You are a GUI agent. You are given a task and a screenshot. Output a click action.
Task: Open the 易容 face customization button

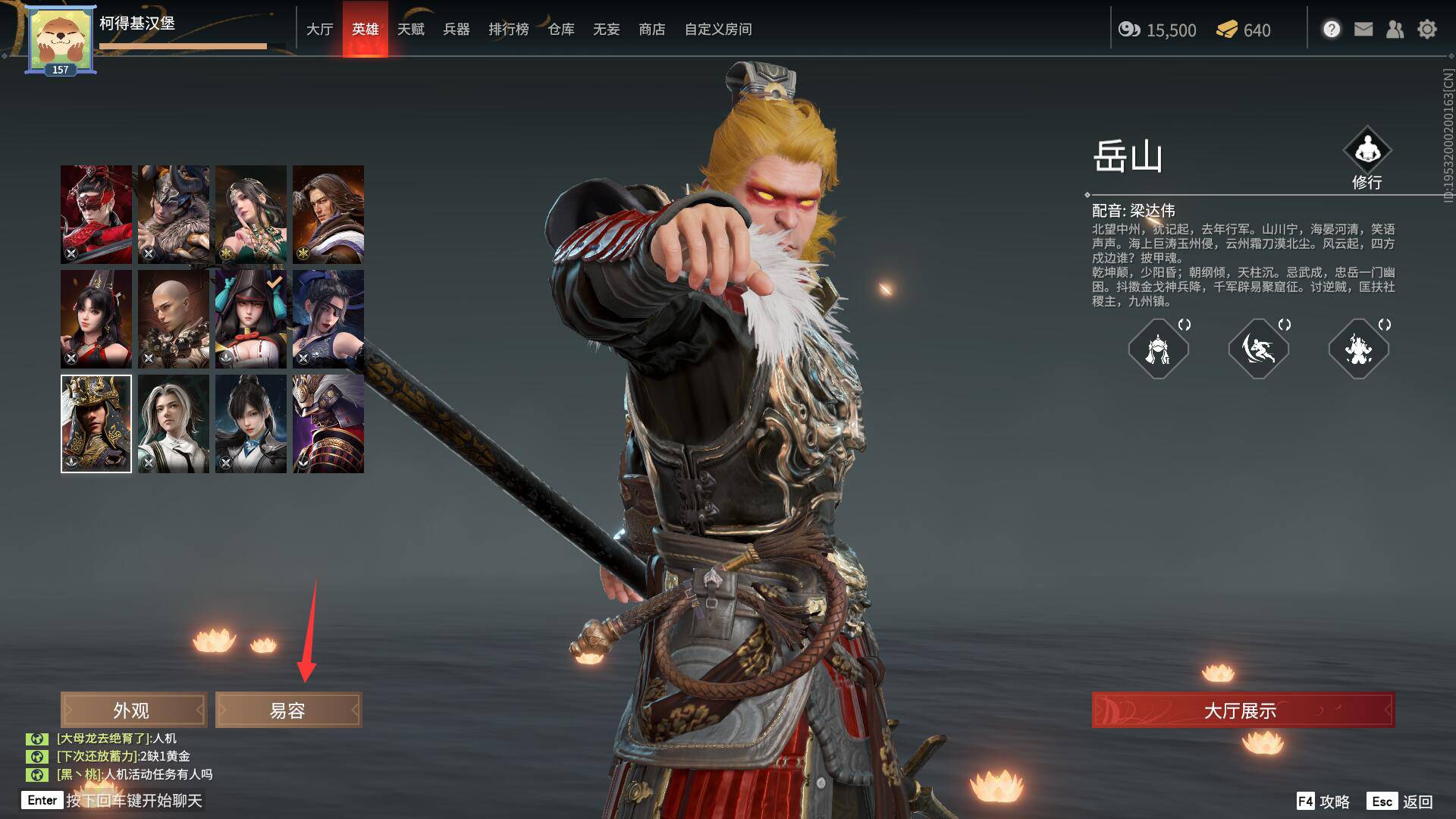point(288,710)
